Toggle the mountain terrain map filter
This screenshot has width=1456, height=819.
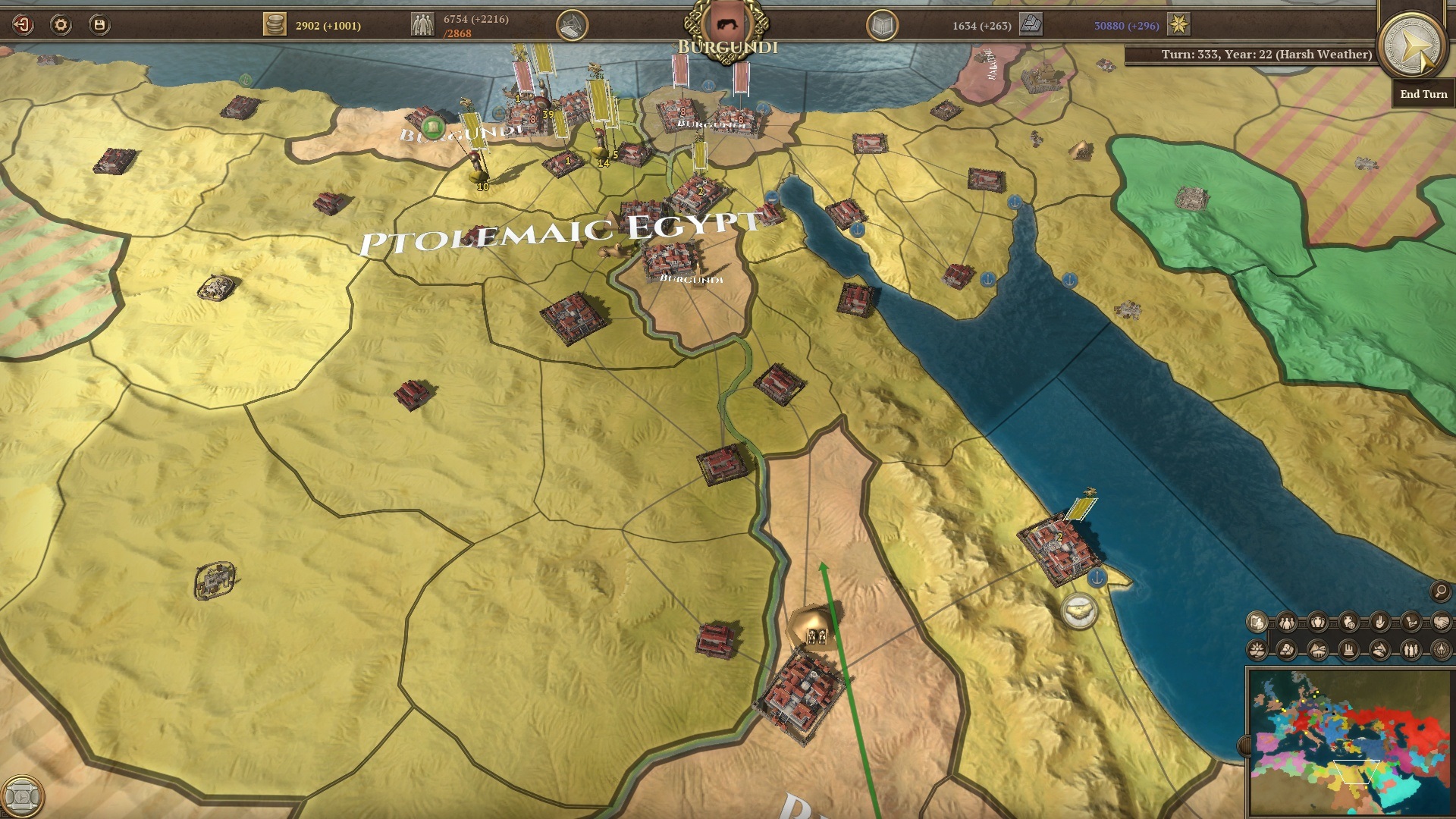click(x=1317, y=650)
